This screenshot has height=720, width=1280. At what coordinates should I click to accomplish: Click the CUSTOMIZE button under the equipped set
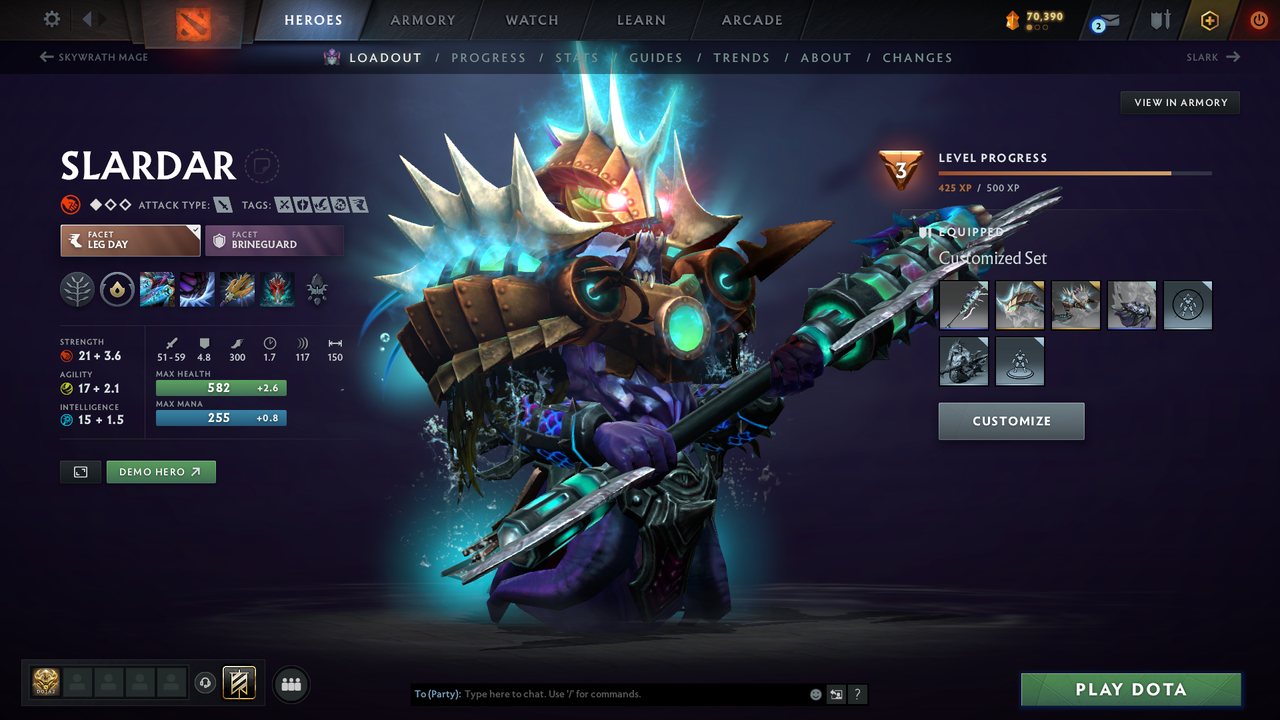(1010, 421)
